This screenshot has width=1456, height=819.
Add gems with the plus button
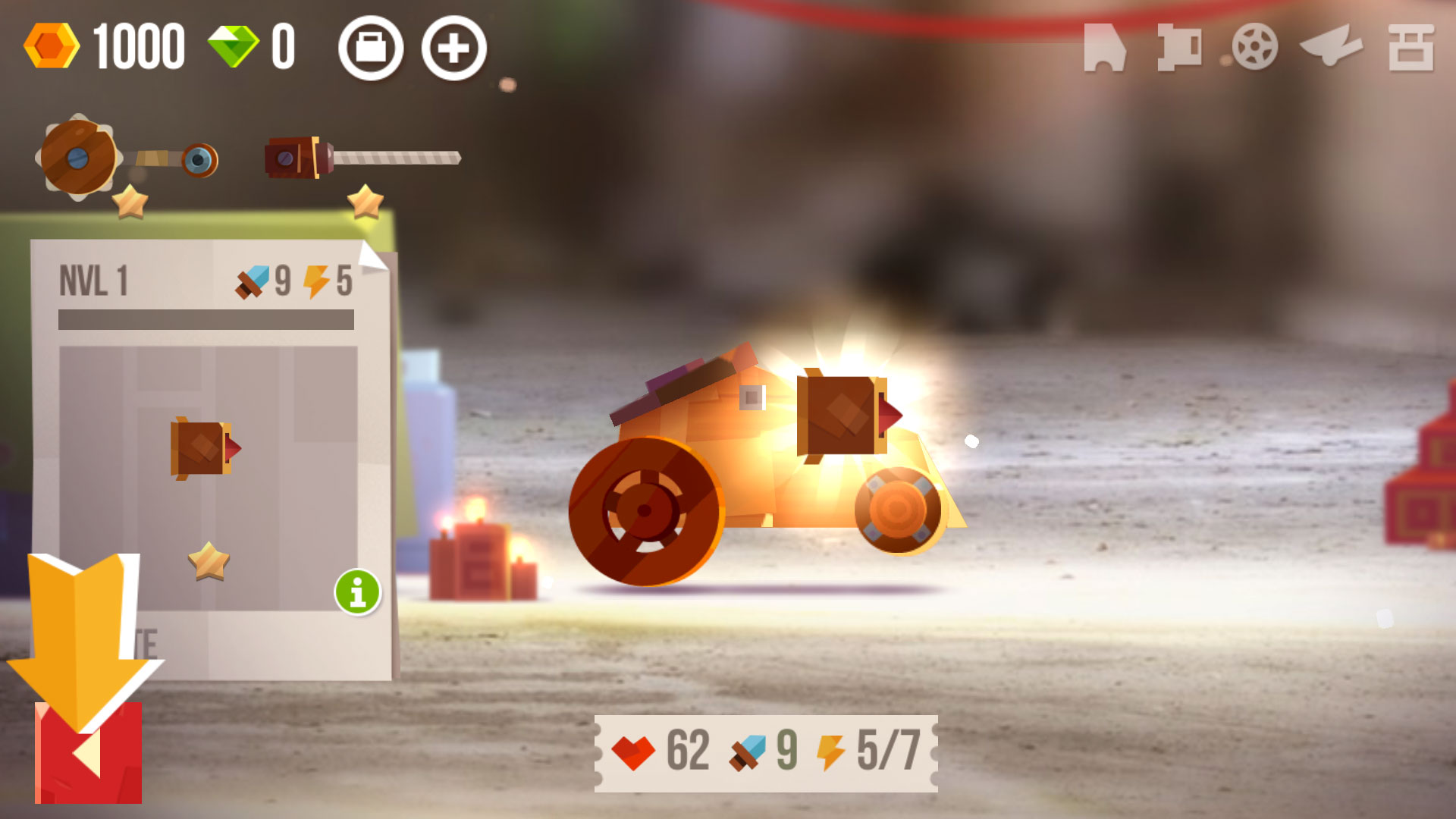tap(453, 49)
